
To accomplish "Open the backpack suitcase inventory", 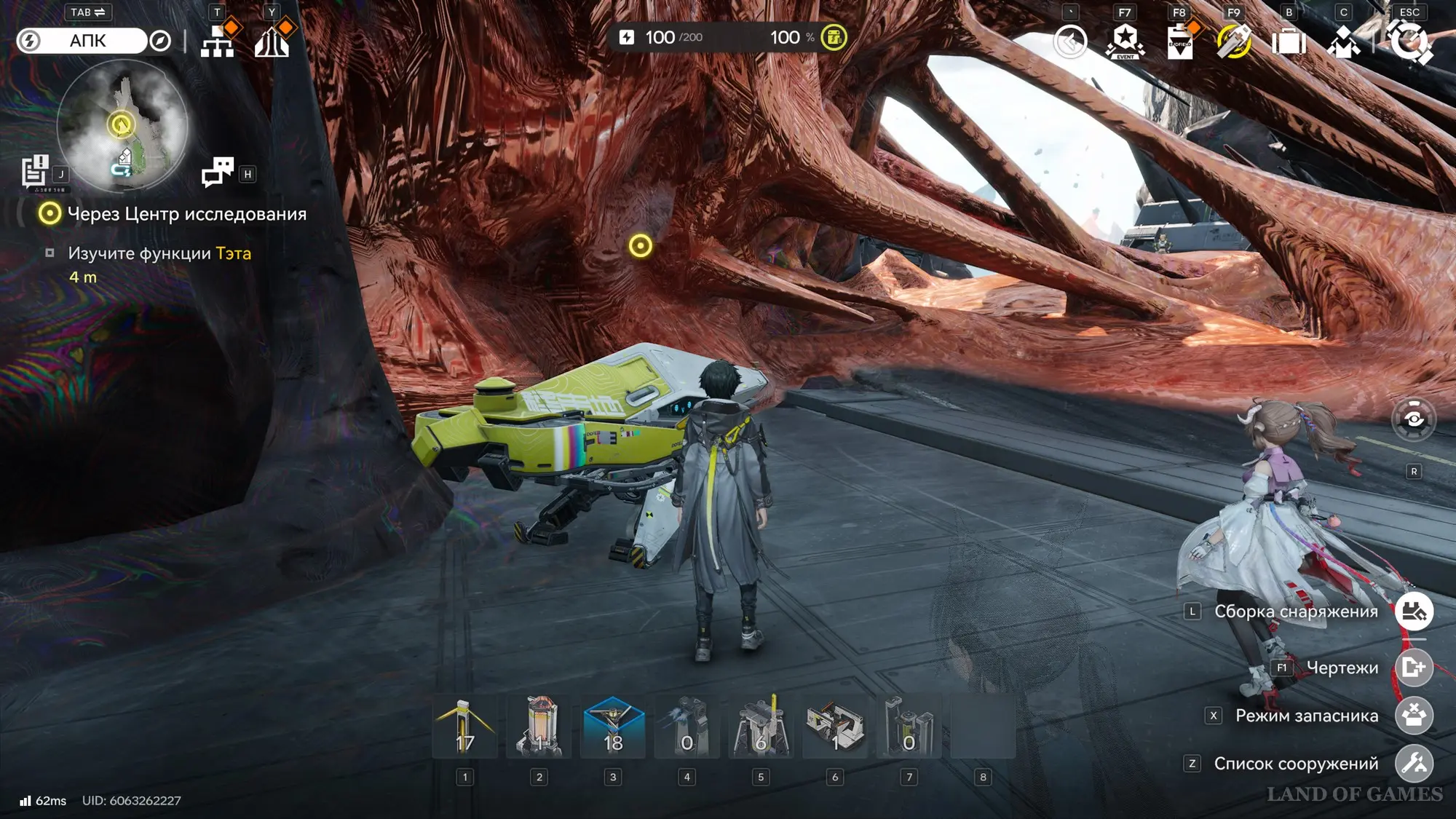I will pyautogui.click(x=1289, y=41).
